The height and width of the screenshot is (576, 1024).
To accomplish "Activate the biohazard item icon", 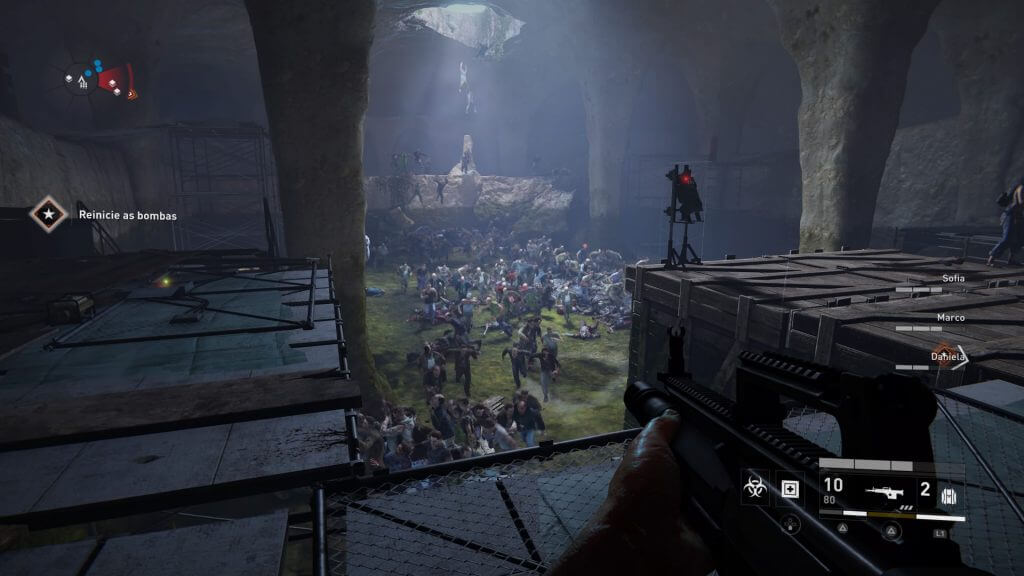I will (x=755, y=488).
